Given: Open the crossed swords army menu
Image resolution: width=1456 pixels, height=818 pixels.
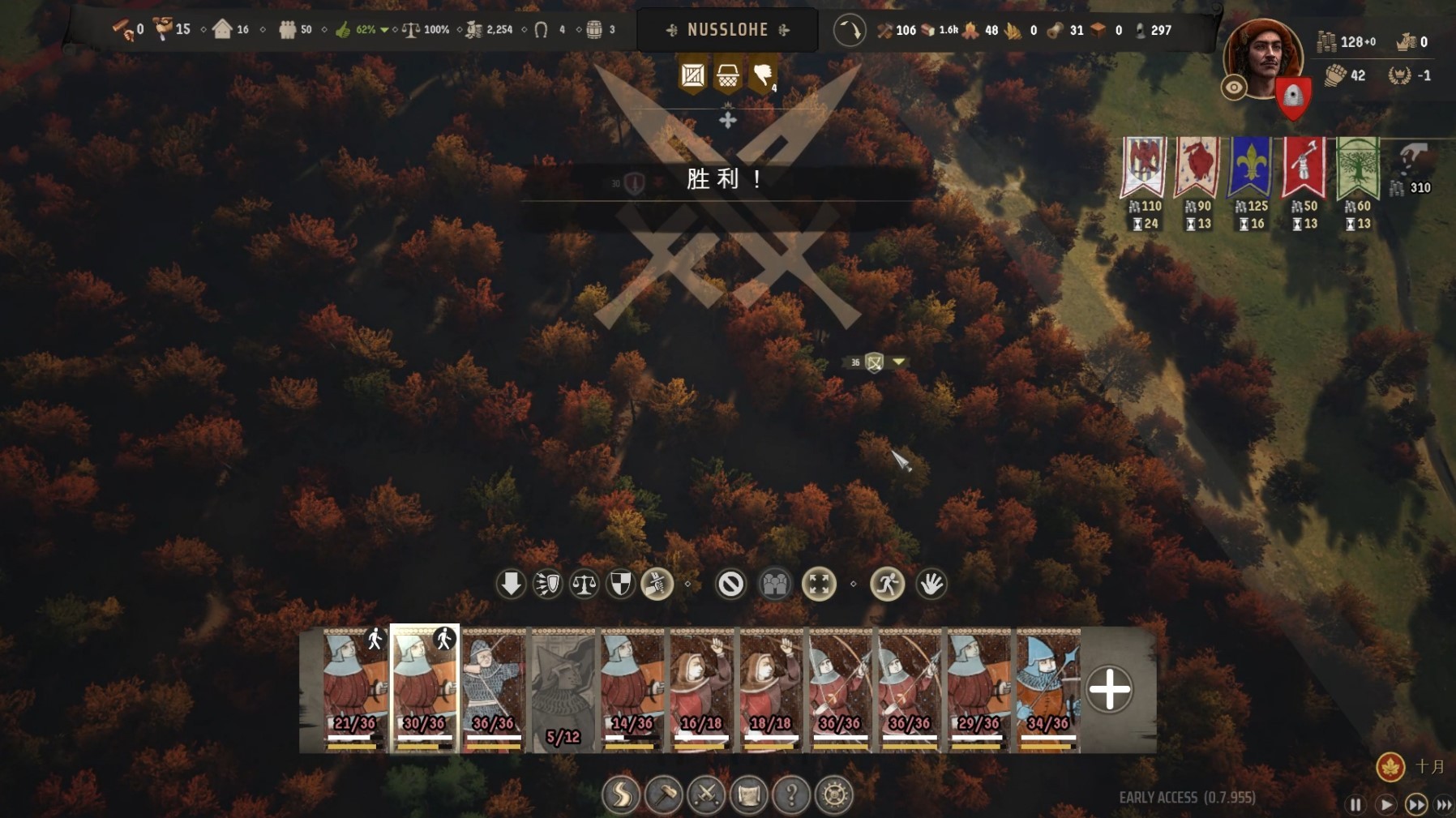Looking at the screenshot, I should point(706,795).
